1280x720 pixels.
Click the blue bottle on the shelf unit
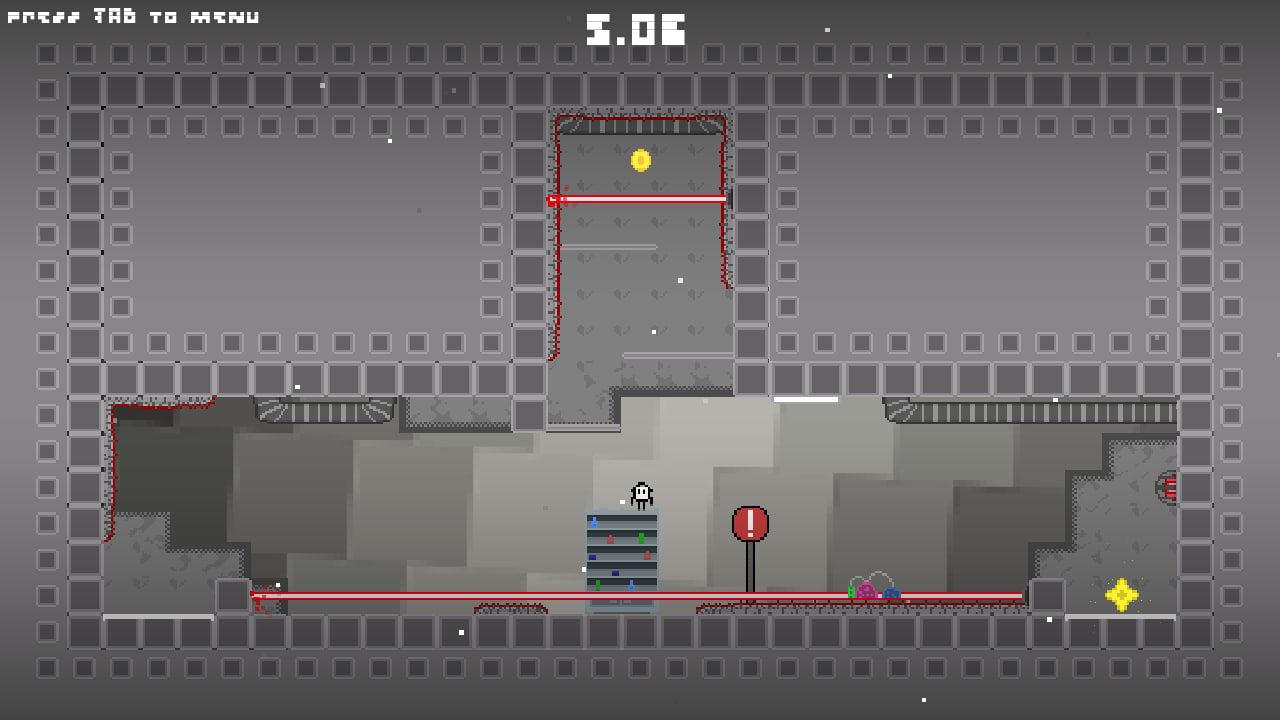click(x=594, y=522)
